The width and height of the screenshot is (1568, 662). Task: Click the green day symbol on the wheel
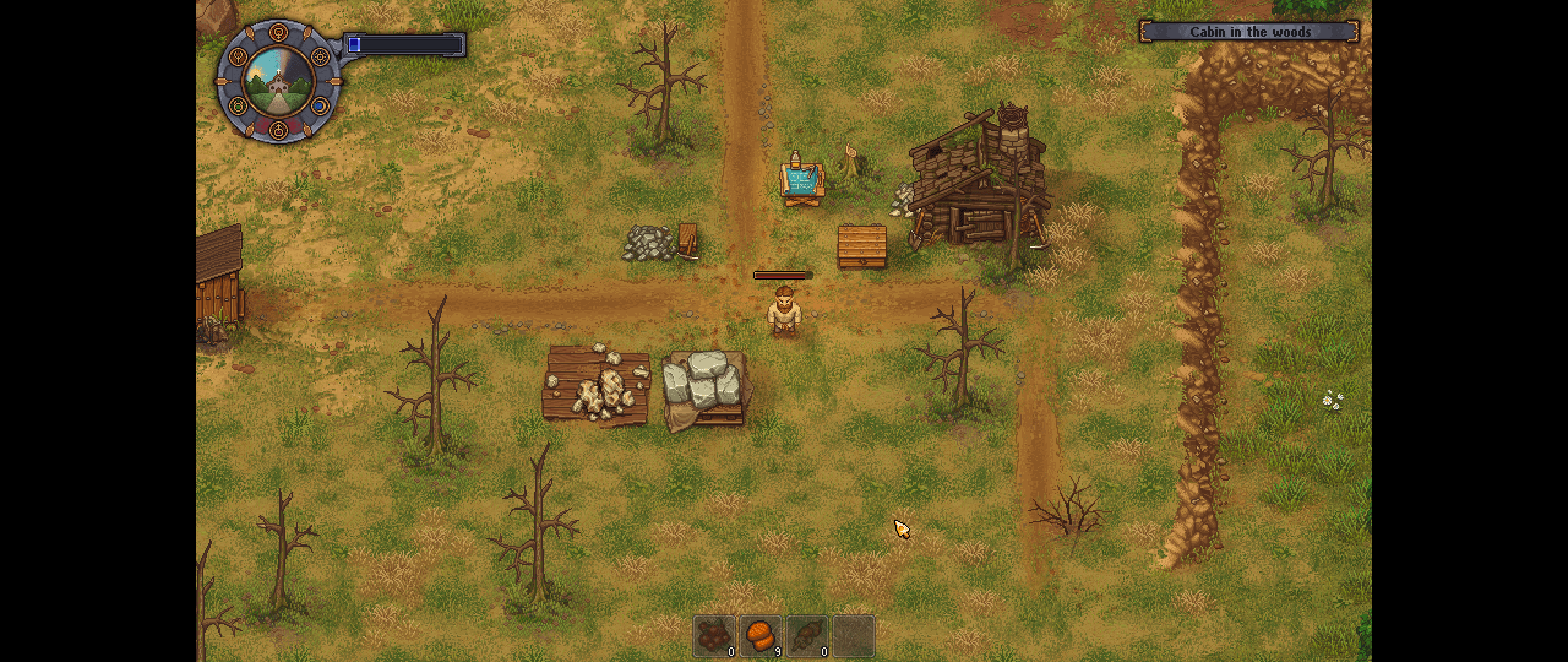click(x=238, y=107)
